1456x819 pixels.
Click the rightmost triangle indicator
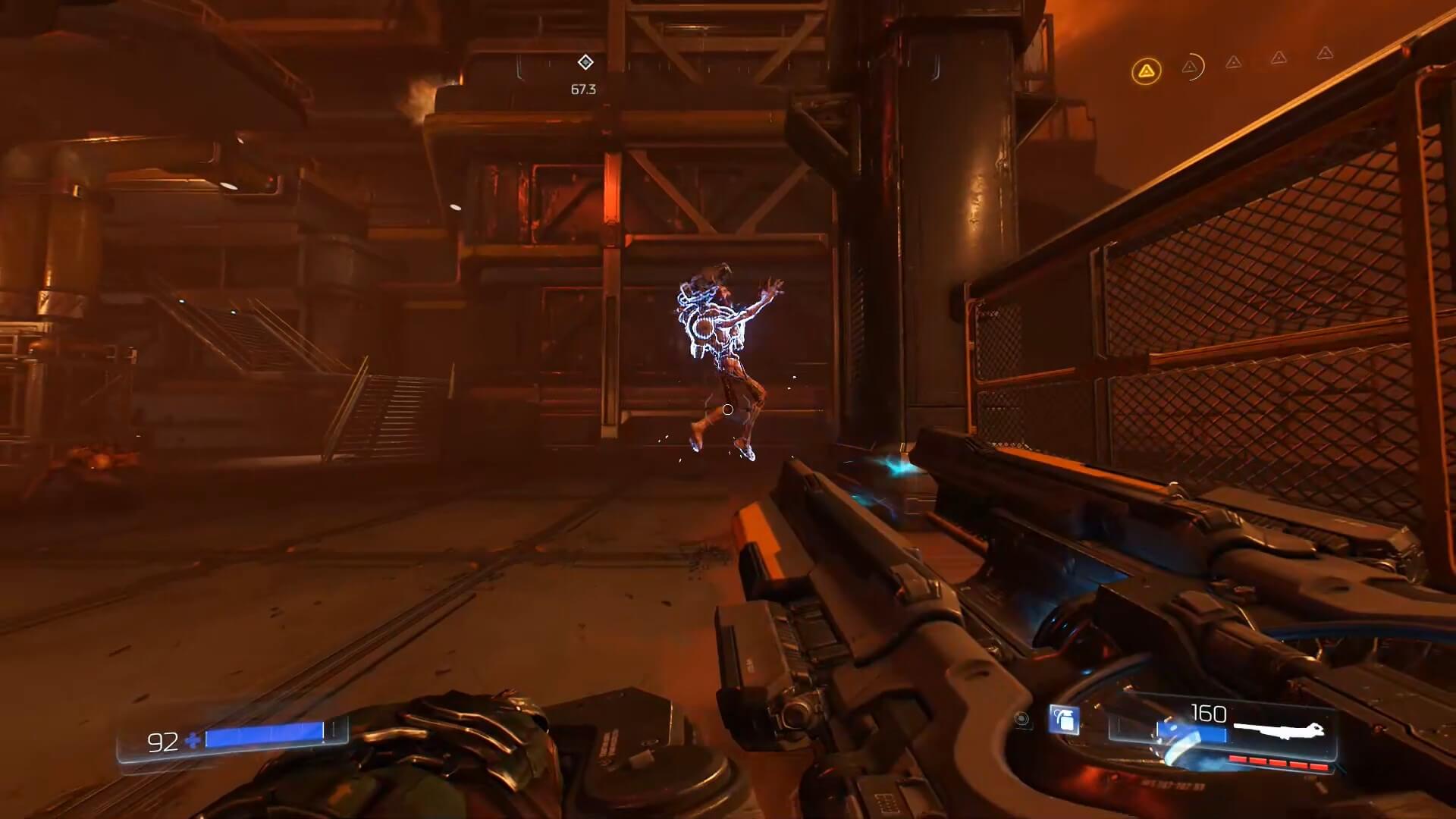click(x=1325, y=54)
